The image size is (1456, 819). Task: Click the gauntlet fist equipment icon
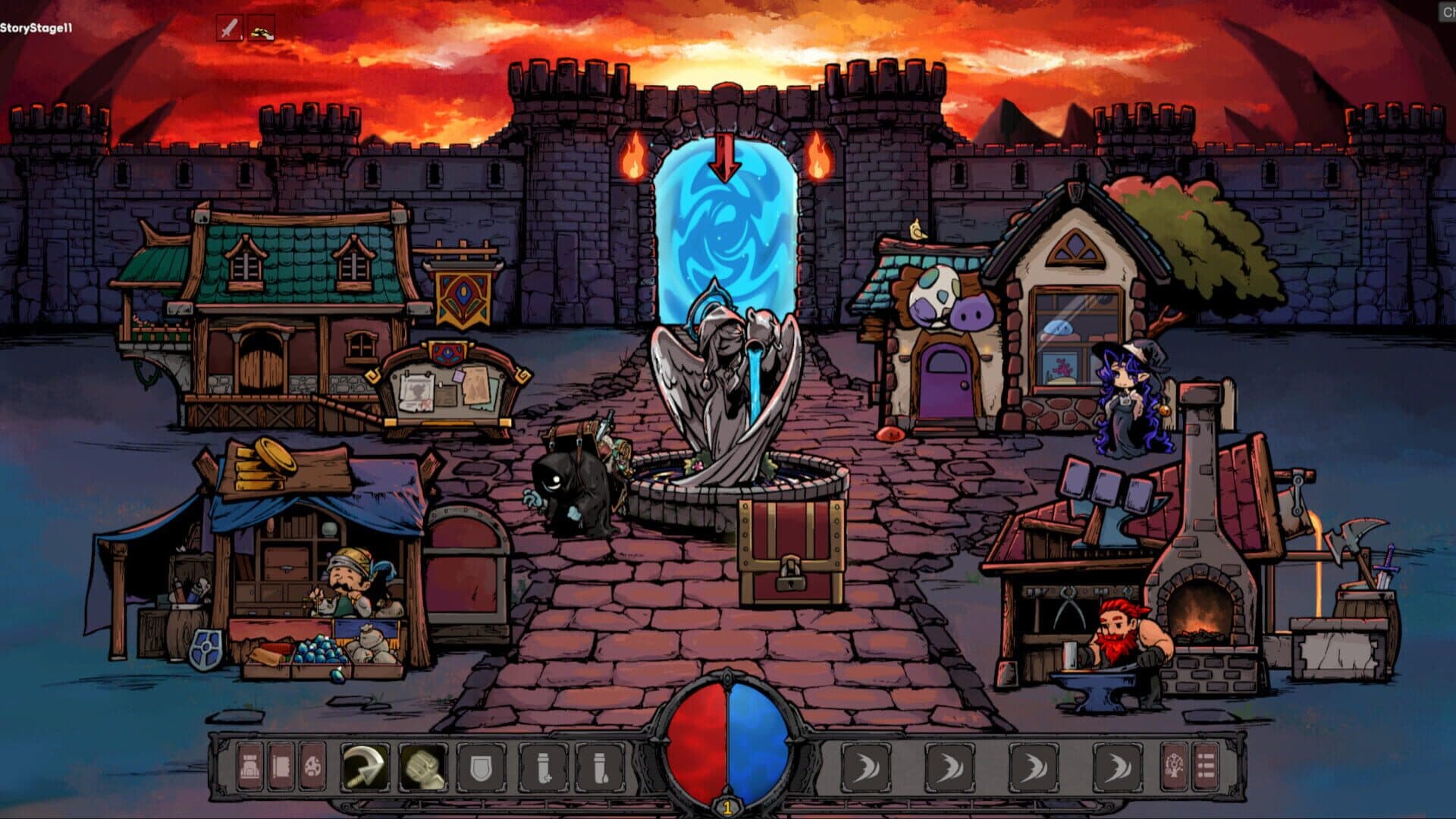[x=424, y=767]
